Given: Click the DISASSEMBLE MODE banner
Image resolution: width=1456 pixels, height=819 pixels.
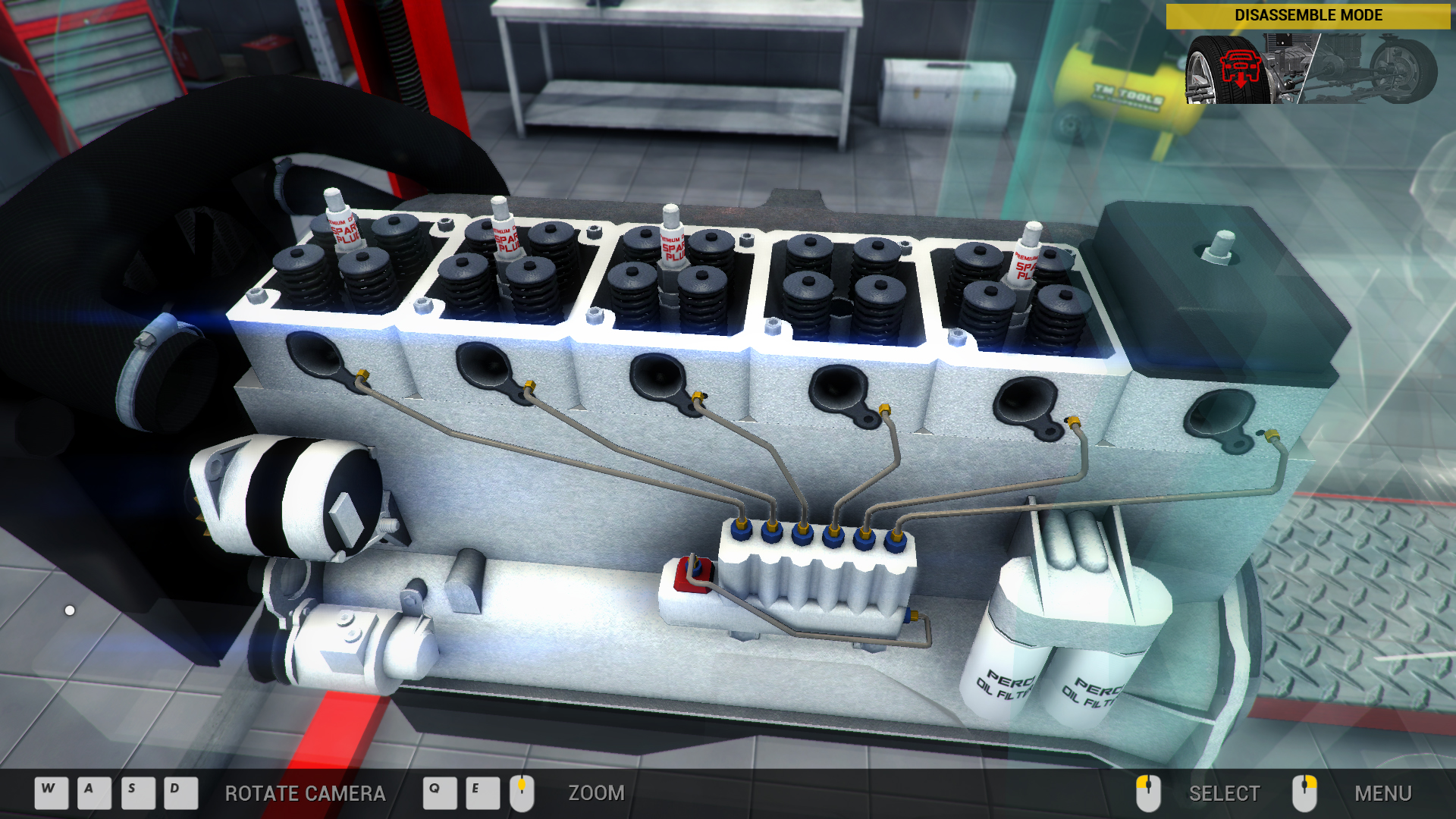Looking at the screenshot, I should (1308, 14).
